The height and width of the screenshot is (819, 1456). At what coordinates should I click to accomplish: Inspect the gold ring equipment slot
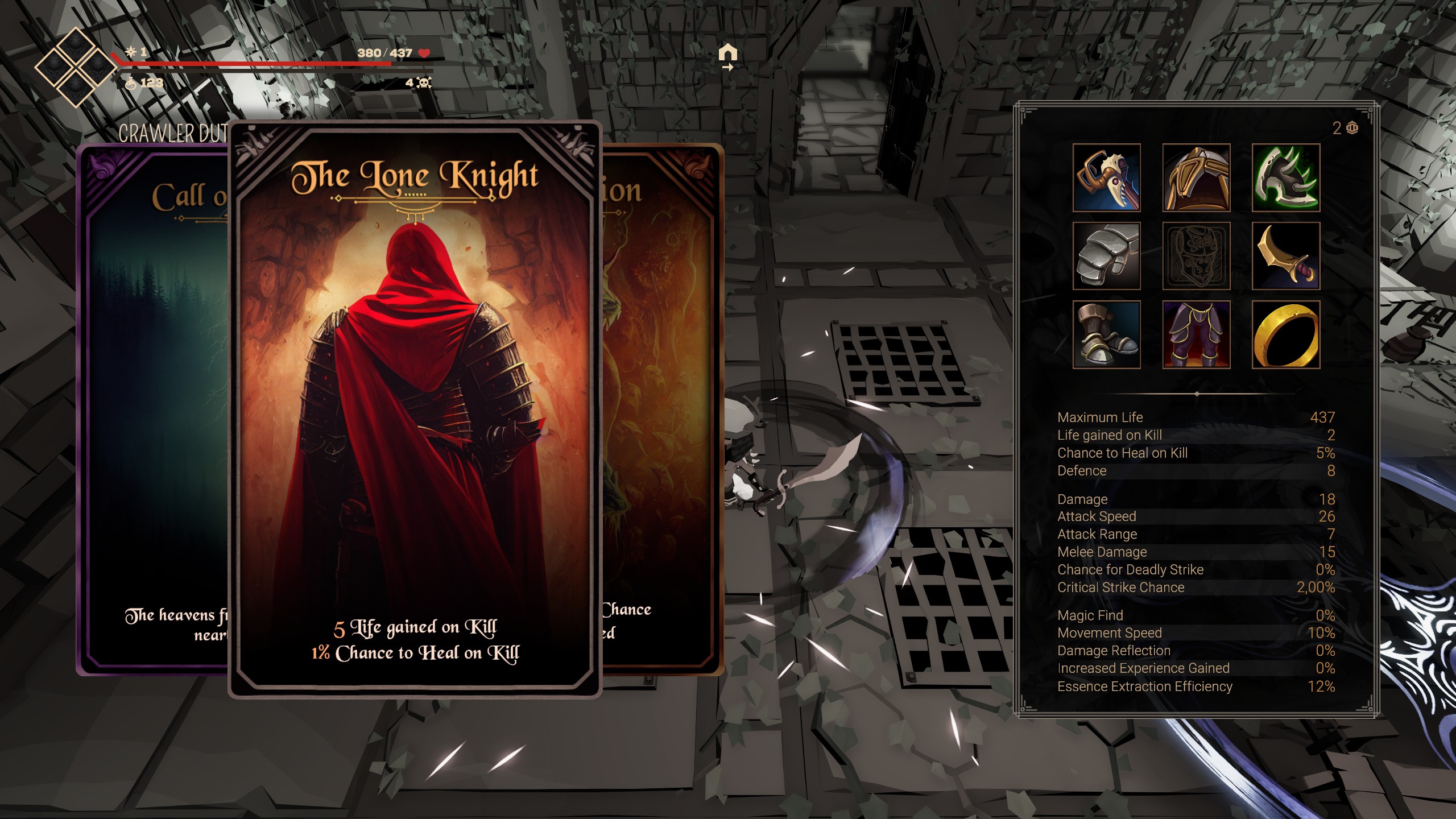point(1285,334)
